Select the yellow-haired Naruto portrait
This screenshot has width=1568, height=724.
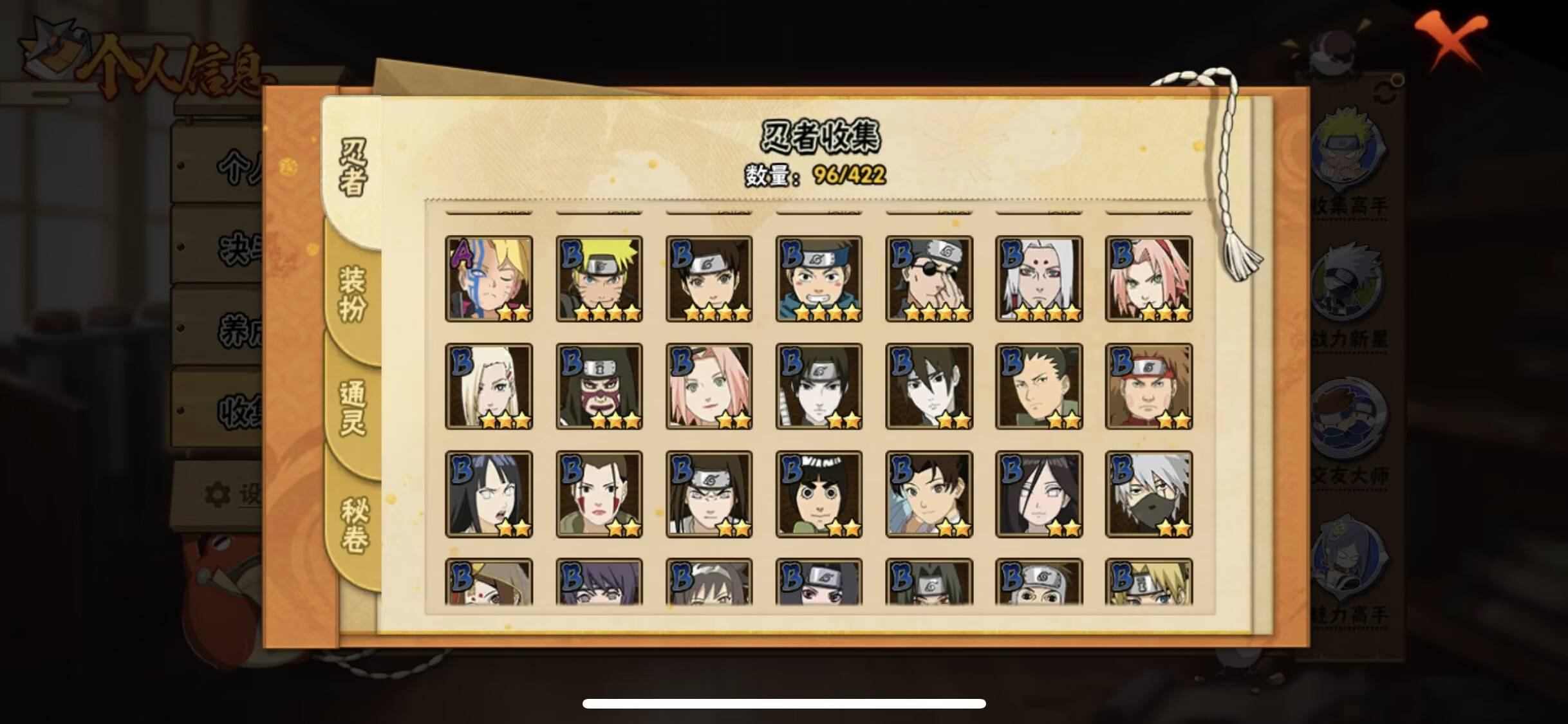click(600, 278)
